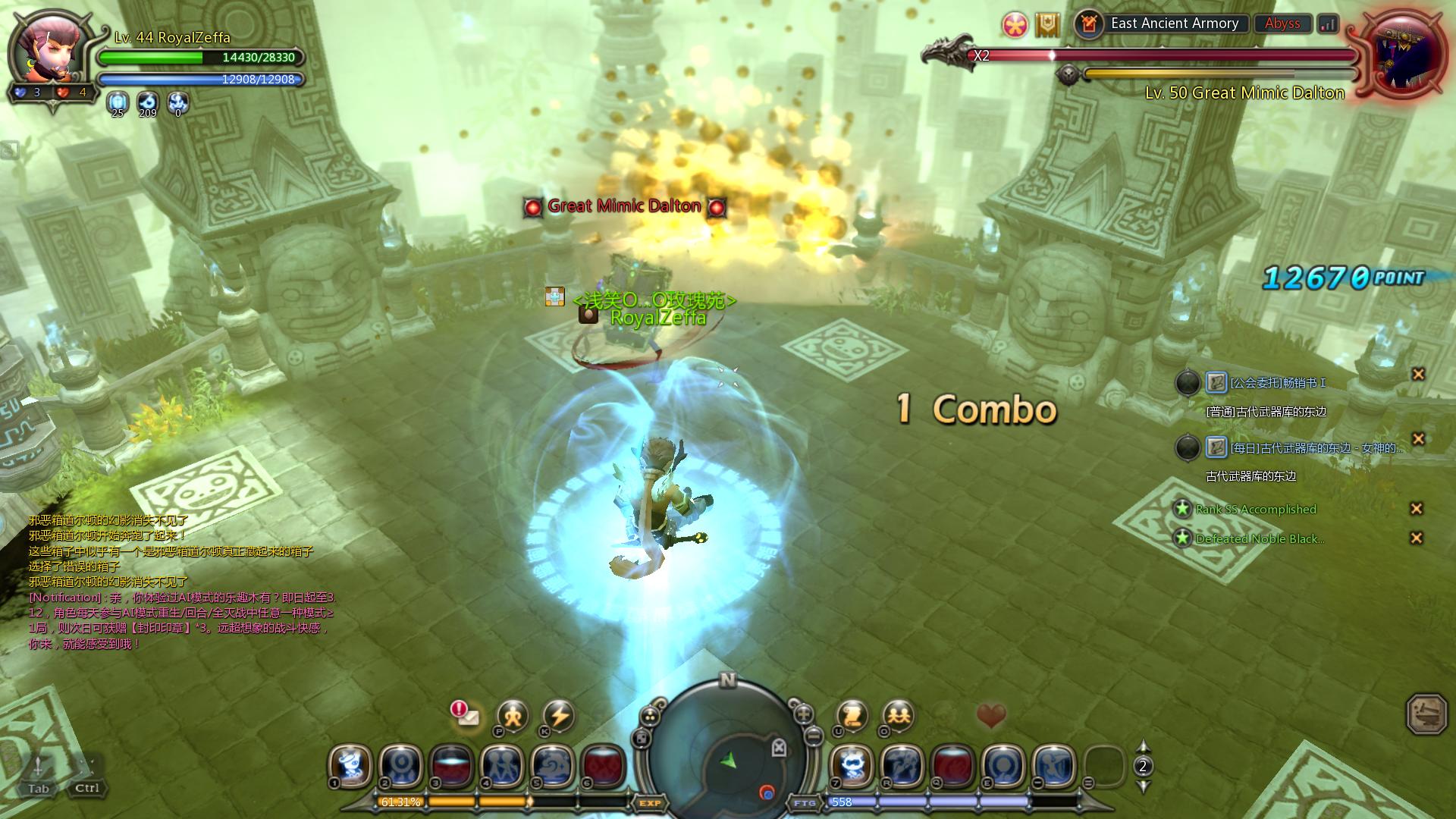Activate the skill in hotbar slot 5
Image resolution: width=1456 pixels, height=819 pixels.
click(552, 766)
